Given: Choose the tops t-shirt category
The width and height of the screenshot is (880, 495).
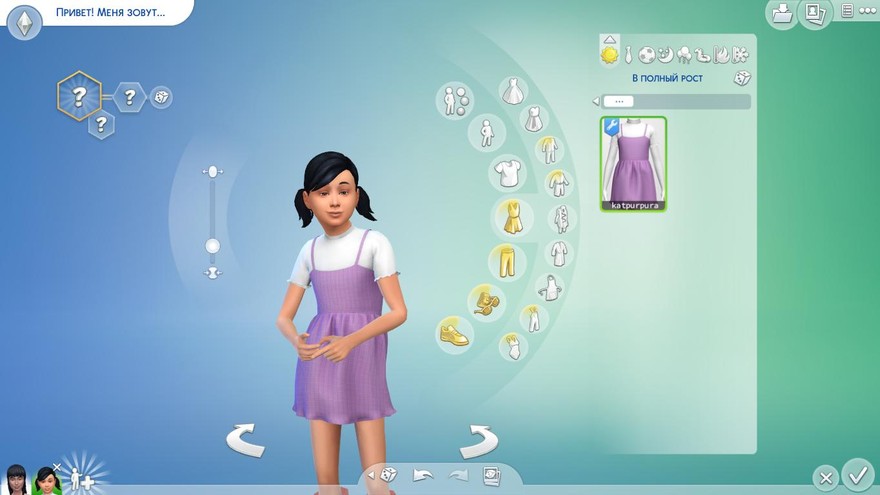Looking at the screenshot, I should 507,172.
